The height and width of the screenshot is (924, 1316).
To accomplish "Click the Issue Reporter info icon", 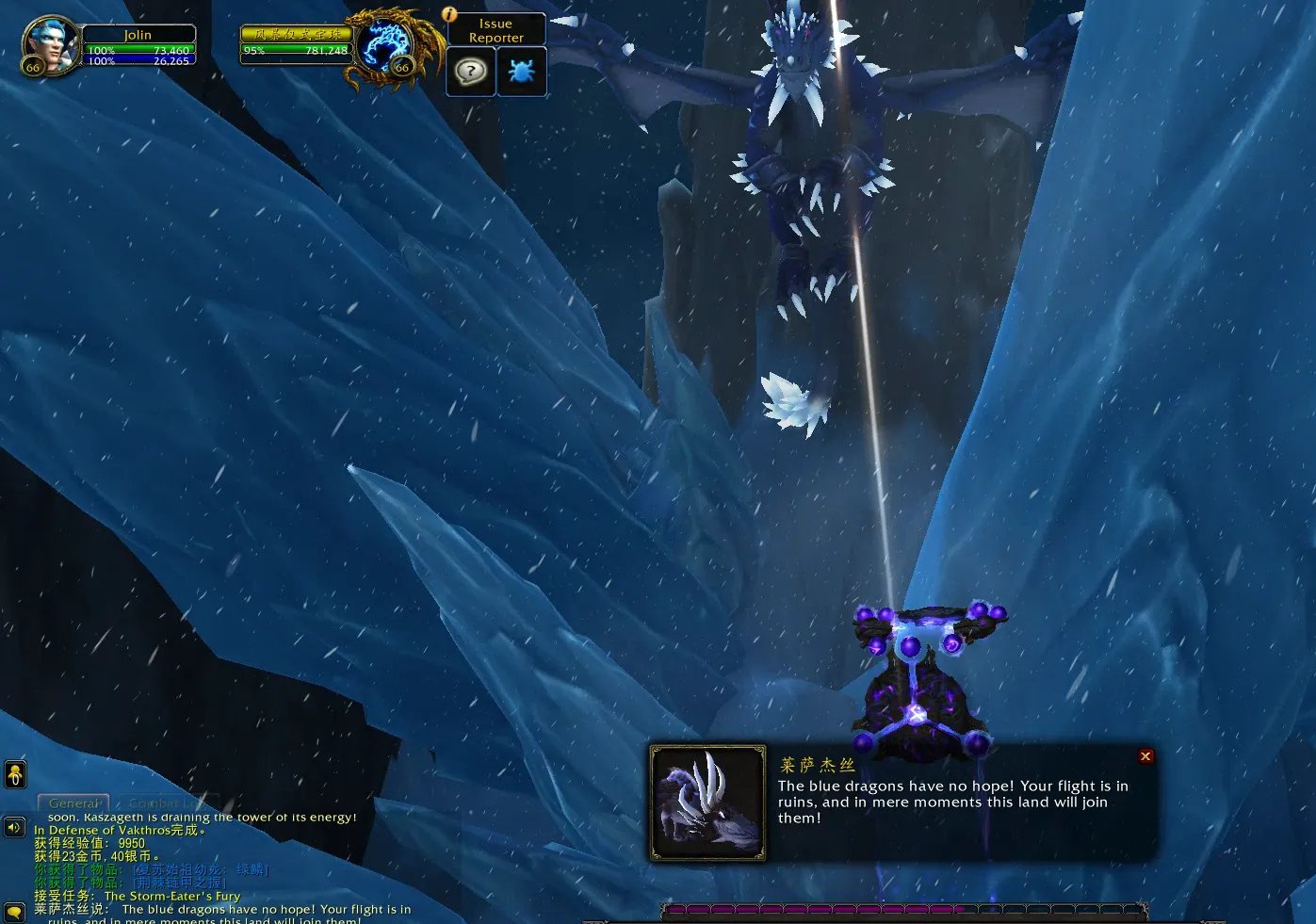I will pyautogui.click(x=449, y=14).
